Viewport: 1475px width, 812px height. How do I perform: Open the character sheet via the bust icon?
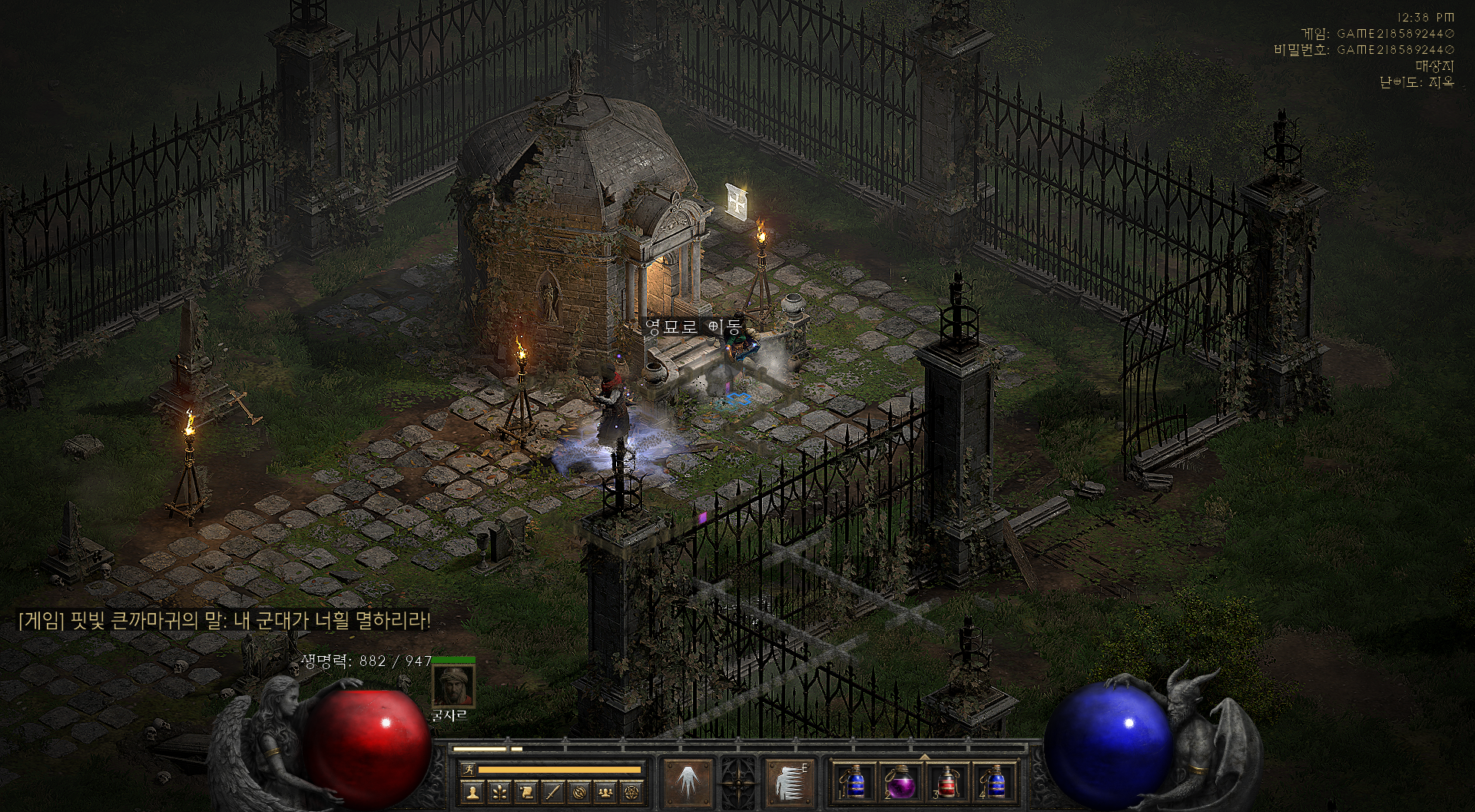[x=473, y=792]
